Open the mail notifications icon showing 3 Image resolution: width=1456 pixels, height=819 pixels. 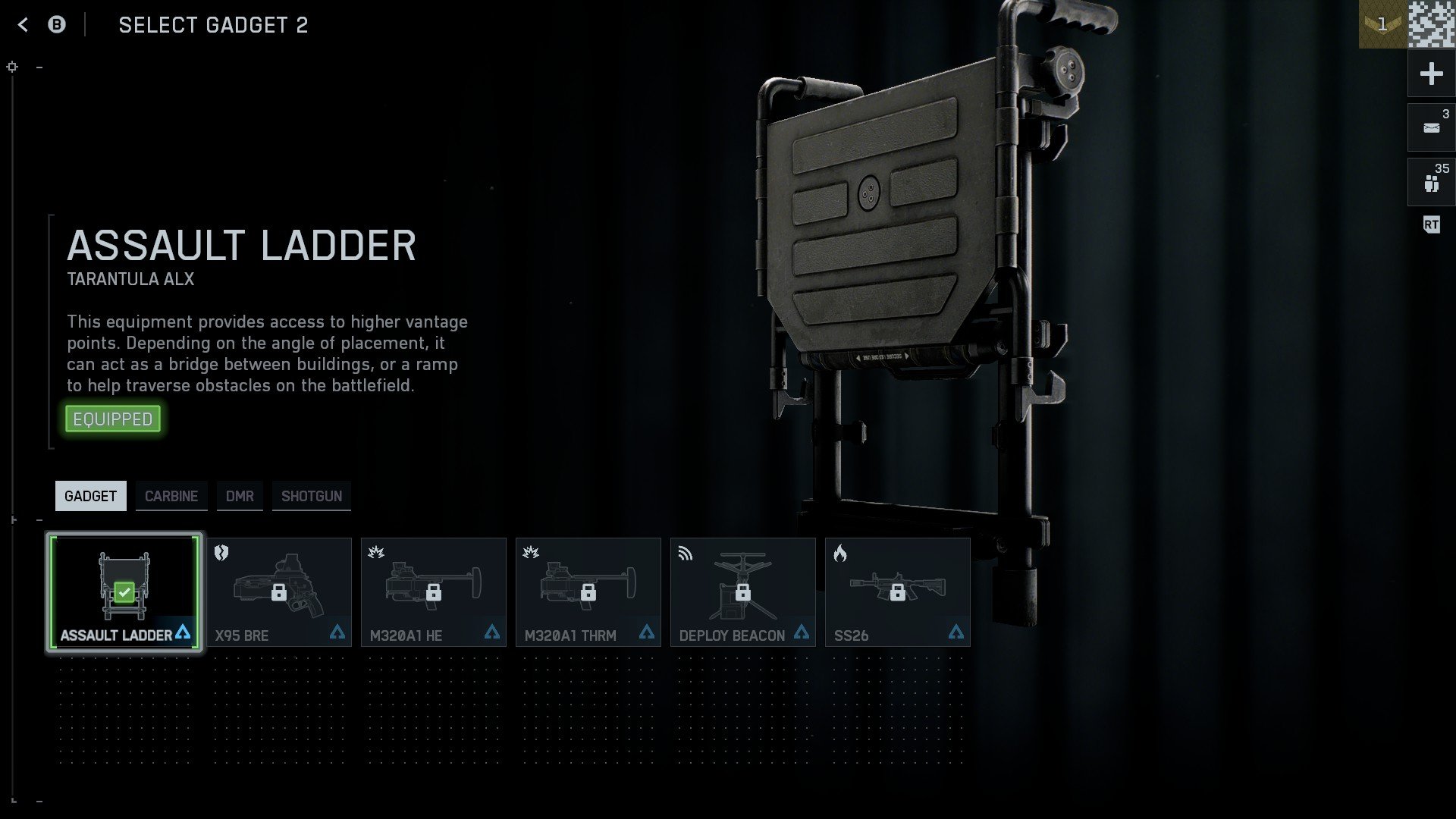click(1430, 127)
